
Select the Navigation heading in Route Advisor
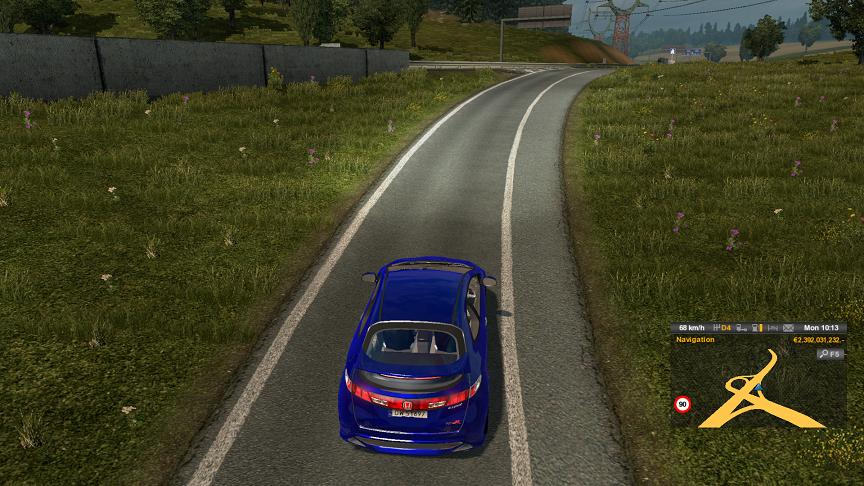pos(696,340)
